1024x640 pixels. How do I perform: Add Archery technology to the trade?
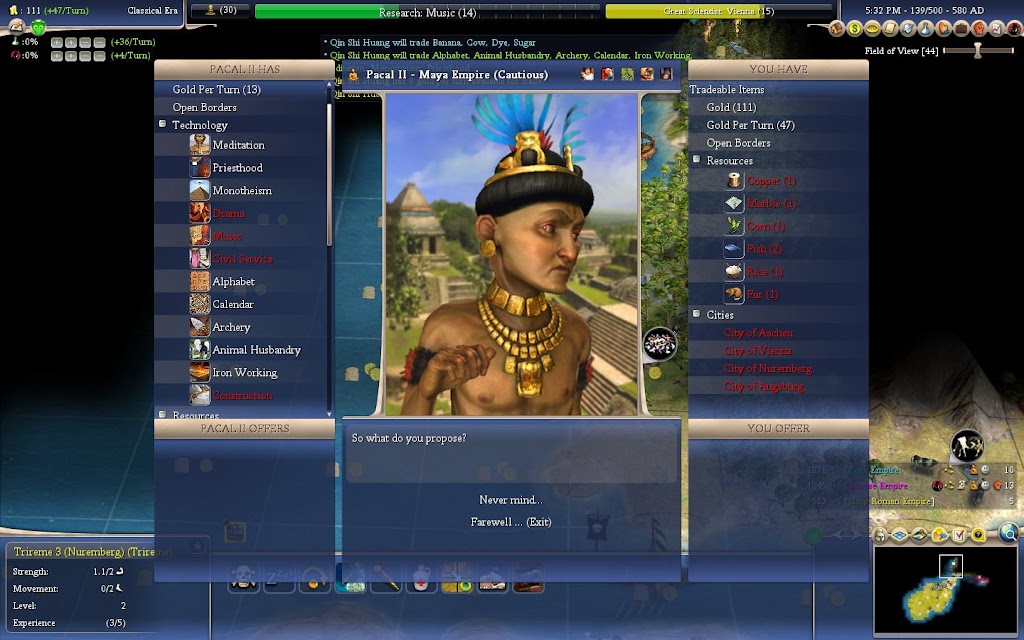tap(231, 328)
